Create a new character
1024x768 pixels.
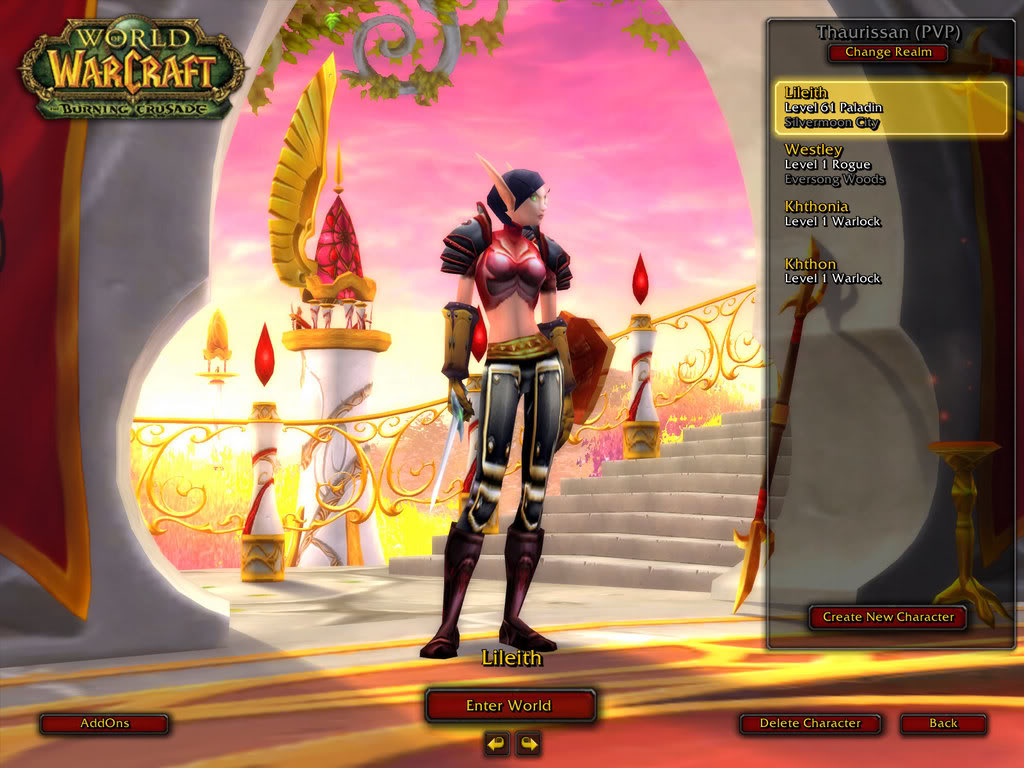pyautogui.click(x=887, y=617)
